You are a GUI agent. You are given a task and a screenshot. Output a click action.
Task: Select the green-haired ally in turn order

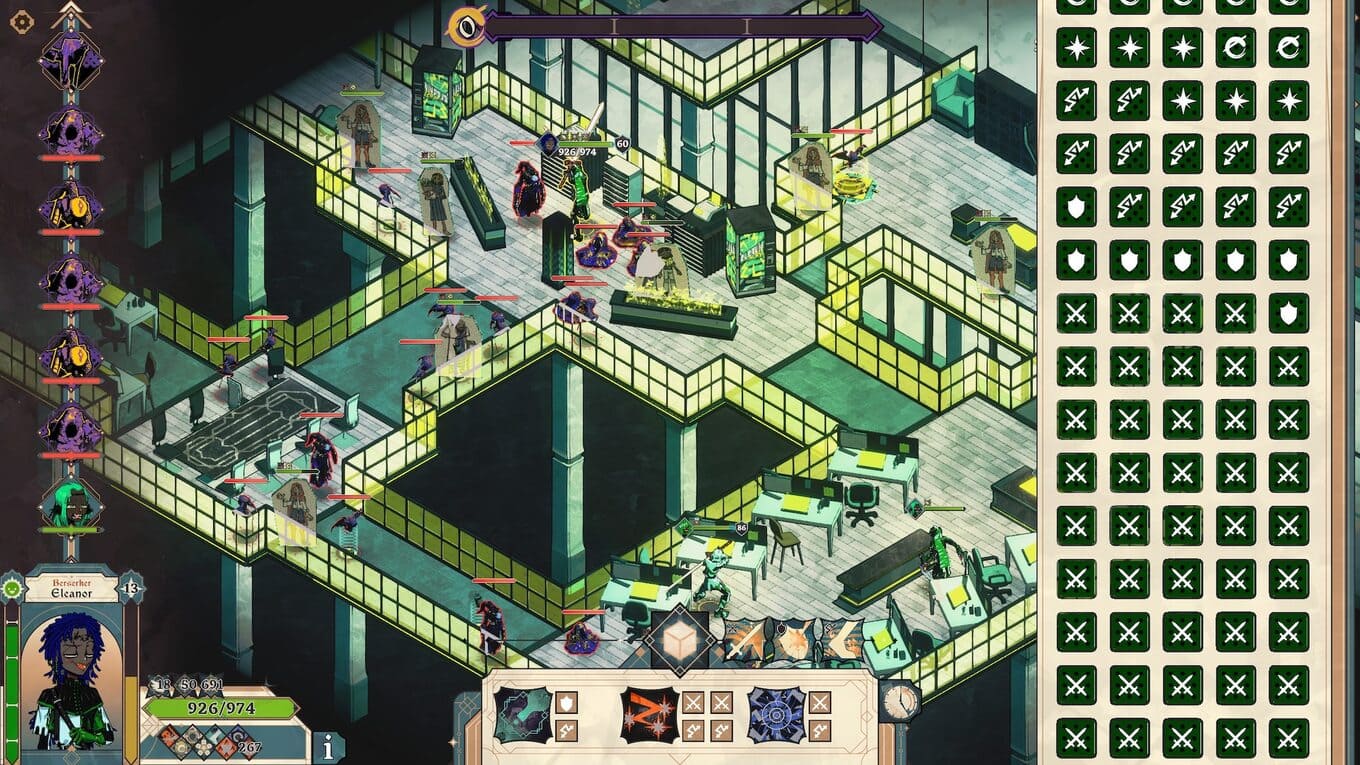coord(70,502)
